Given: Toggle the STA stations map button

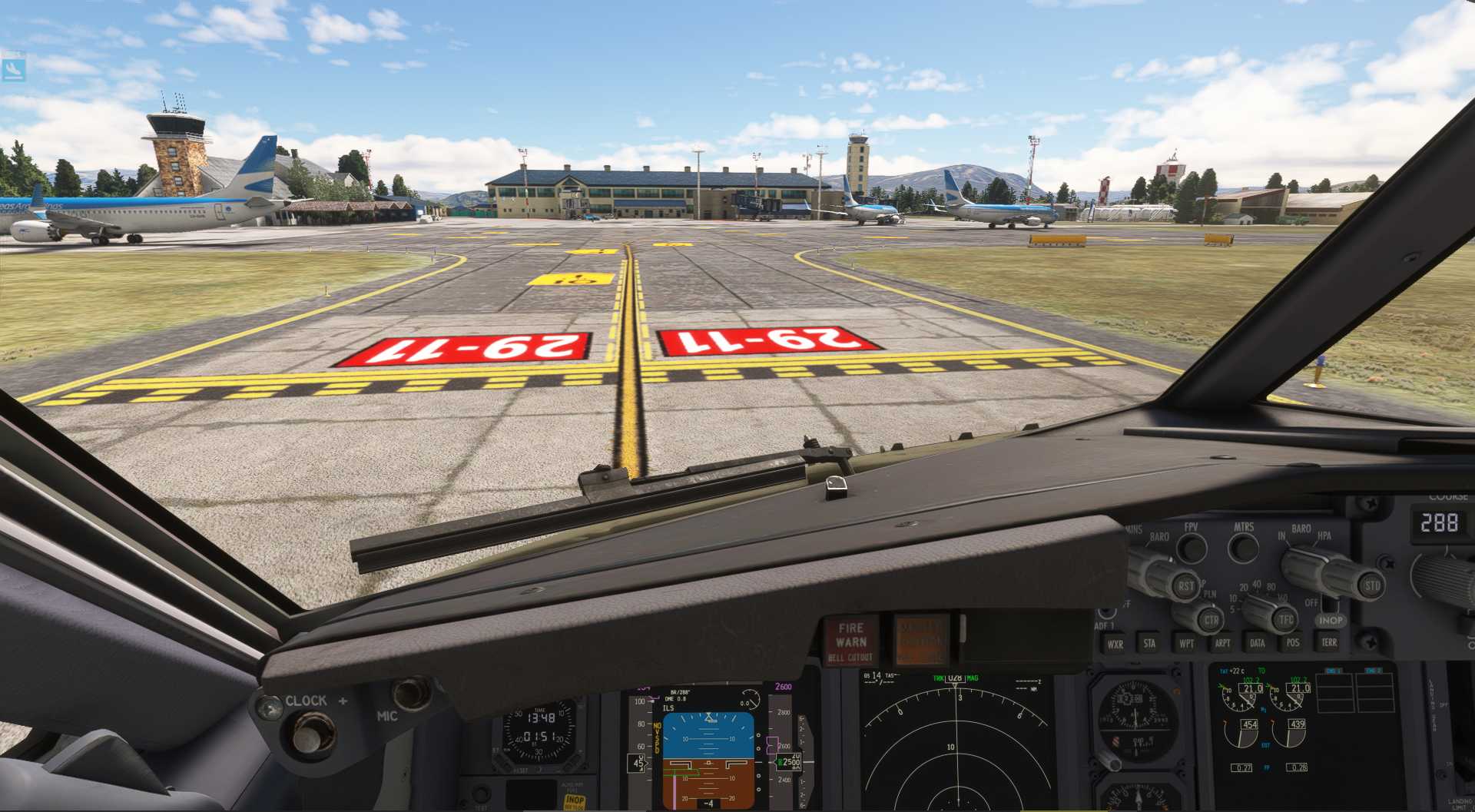Looking at the screenshot, I should [1149, 643].
